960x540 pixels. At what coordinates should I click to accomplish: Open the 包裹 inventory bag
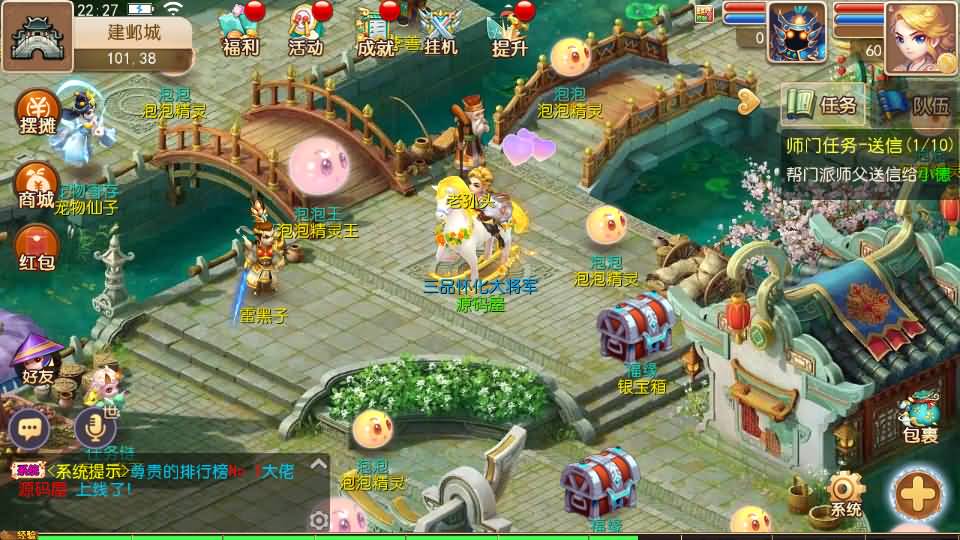pos(919,420)
